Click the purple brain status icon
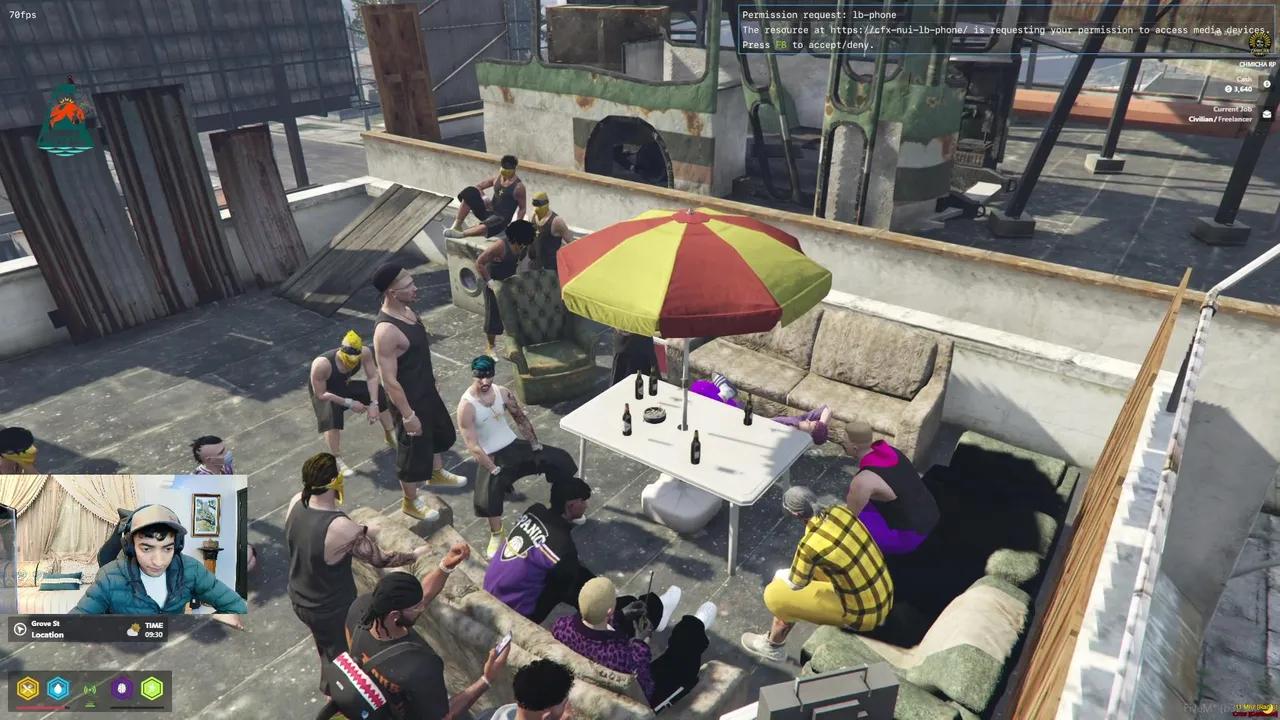 coord(120,688)
